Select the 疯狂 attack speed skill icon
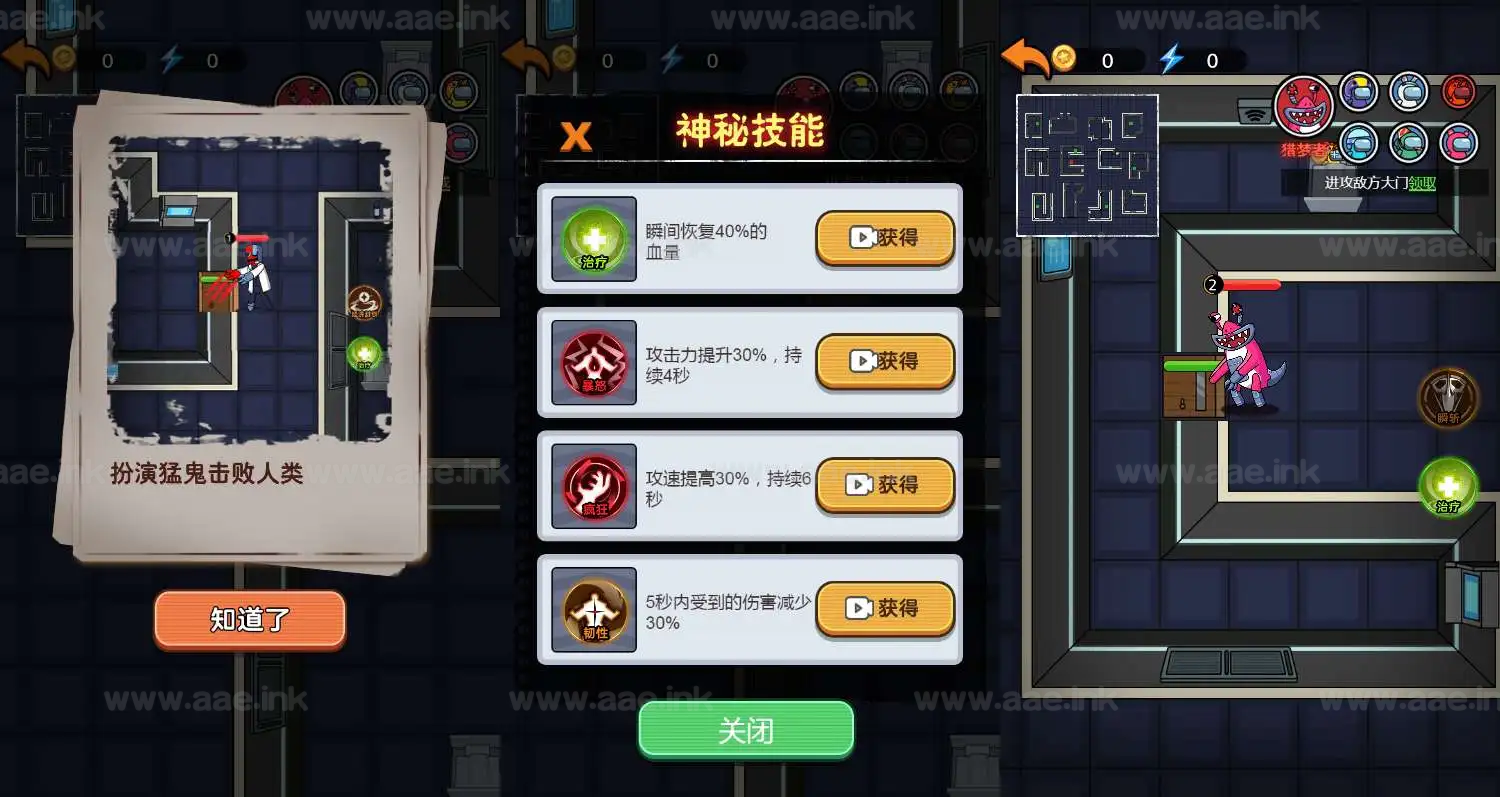Image resolution: width=1500 pixels, height=797 pixels. point(592,485)
